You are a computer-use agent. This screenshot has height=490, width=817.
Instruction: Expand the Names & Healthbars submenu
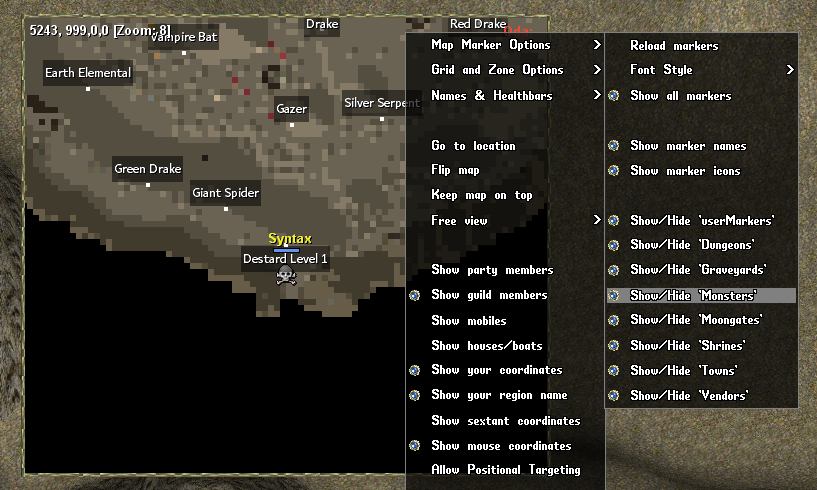click(491, 96)
